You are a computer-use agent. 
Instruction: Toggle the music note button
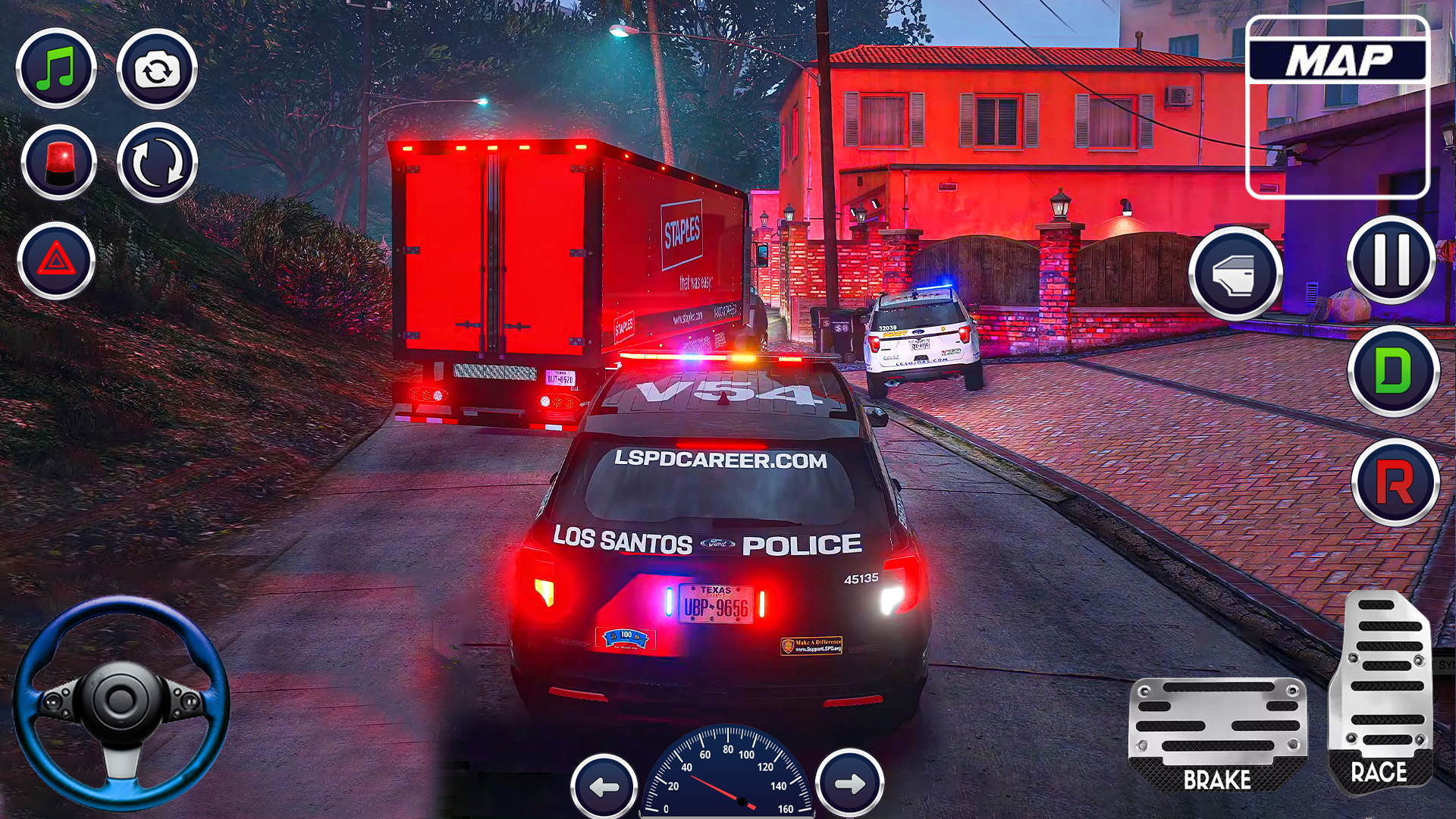(56, 69)
